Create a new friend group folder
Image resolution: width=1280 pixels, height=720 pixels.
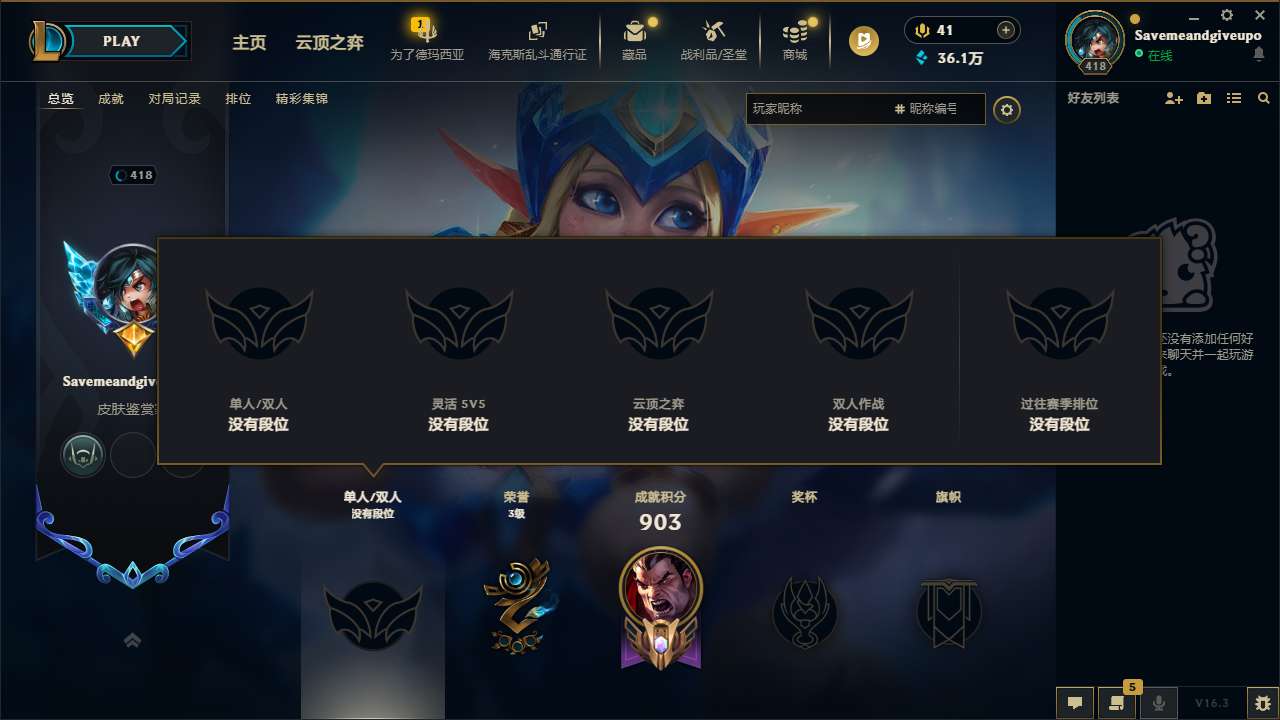[1203, 98]
